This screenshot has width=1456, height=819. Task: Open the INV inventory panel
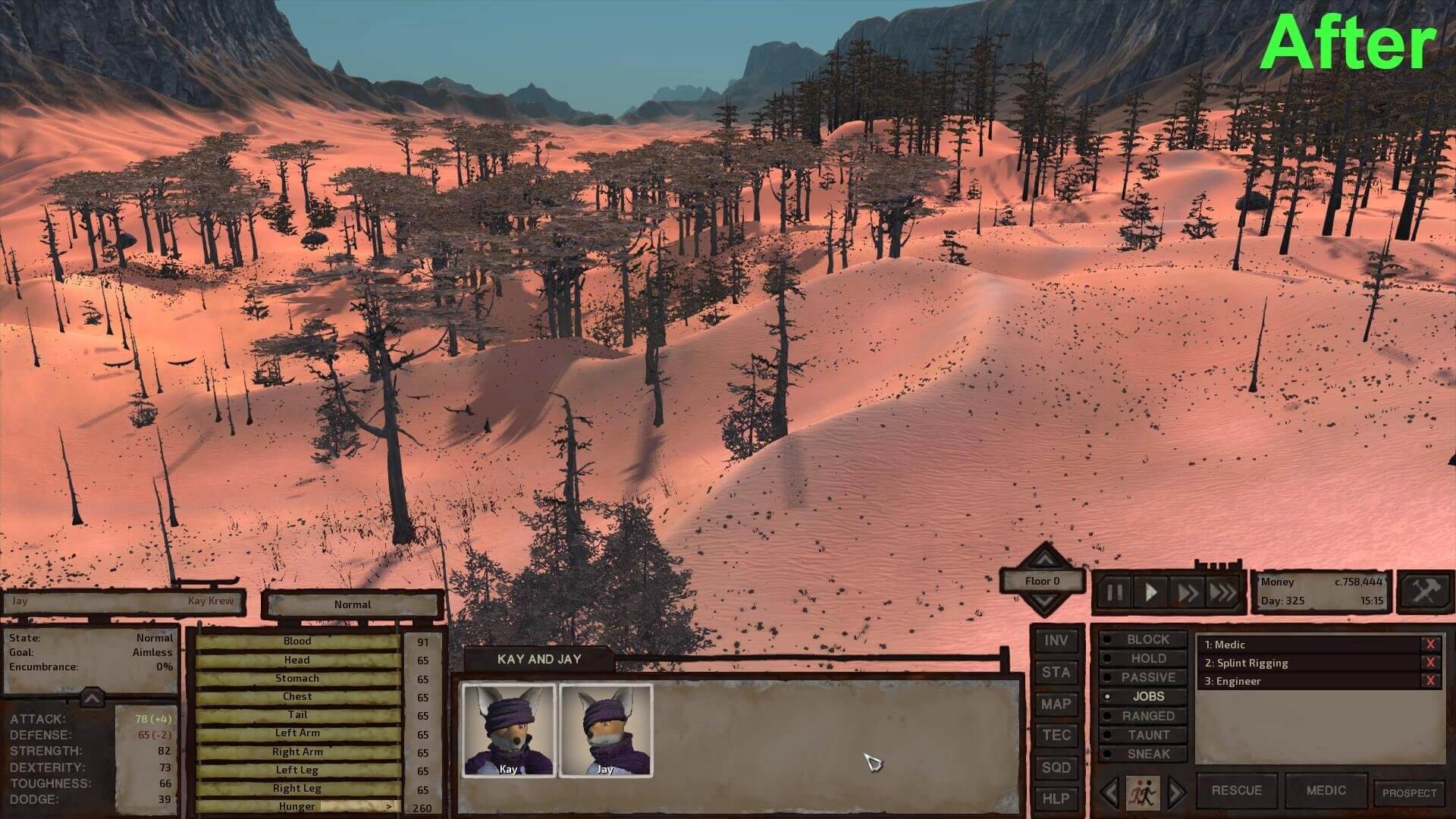point(1056,641)
